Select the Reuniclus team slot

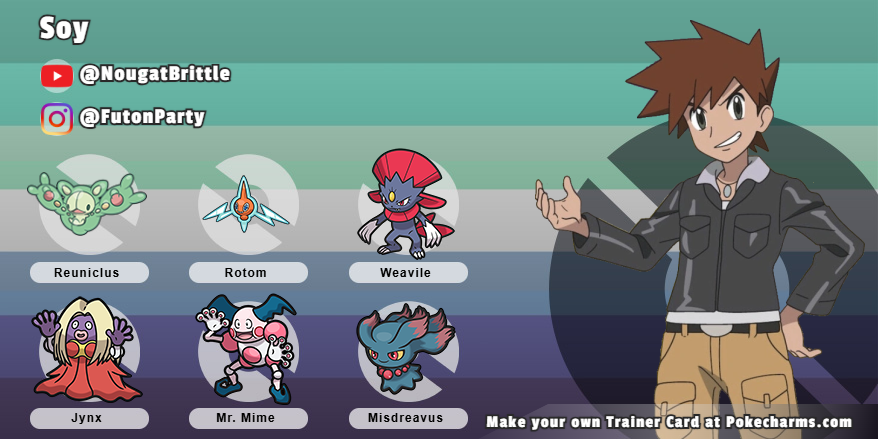[x=88, y=204]
